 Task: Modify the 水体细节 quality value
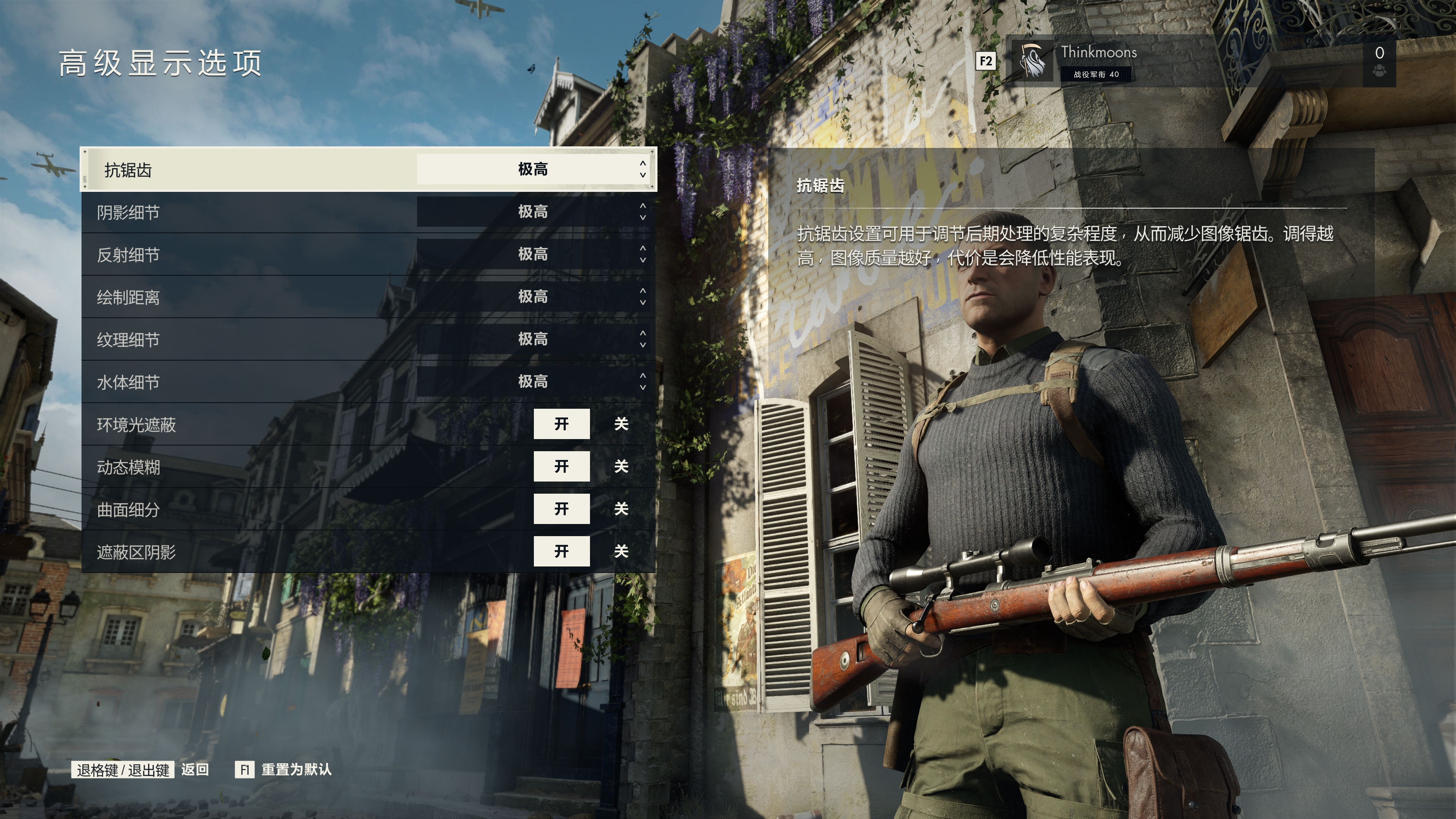pos(532,381)
